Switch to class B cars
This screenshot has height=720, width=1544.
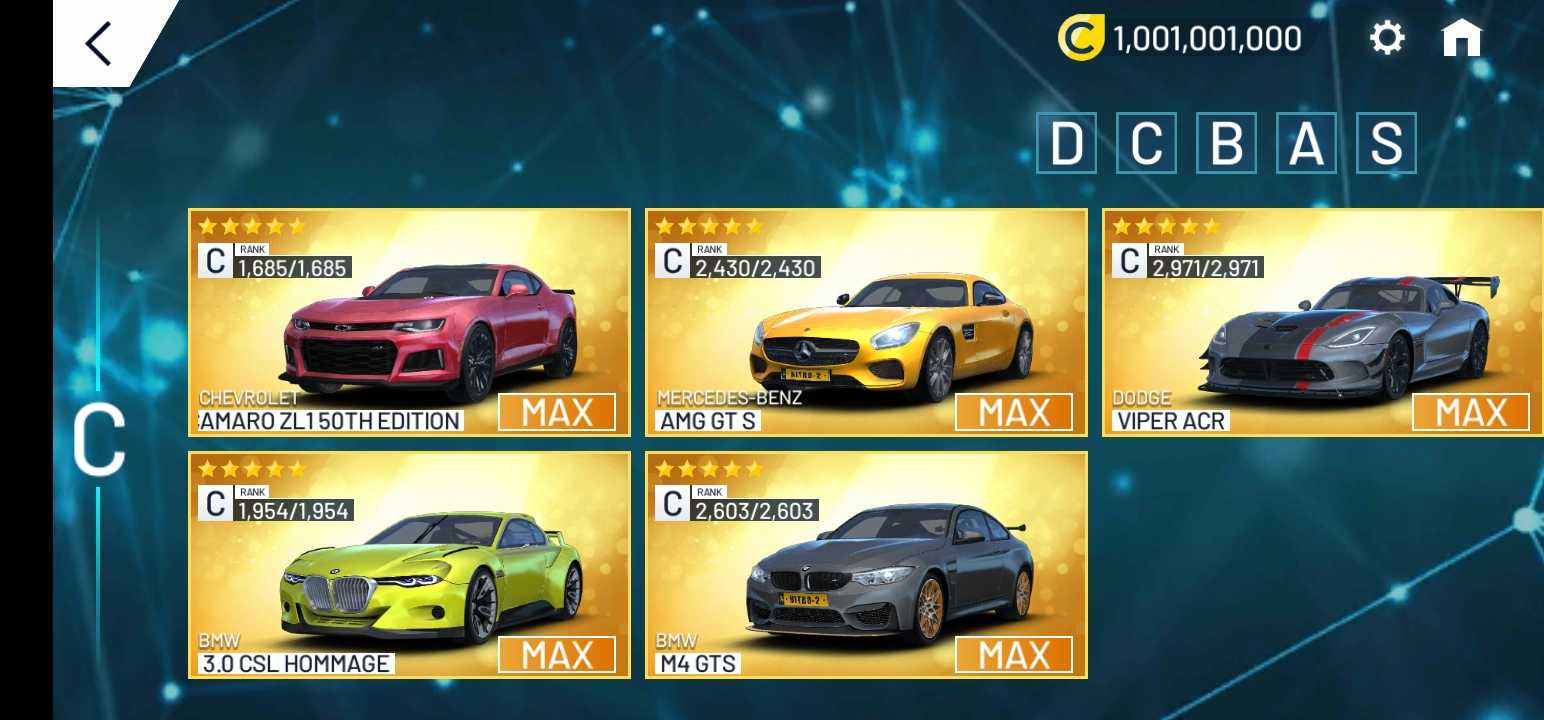tap(1226, 144)
